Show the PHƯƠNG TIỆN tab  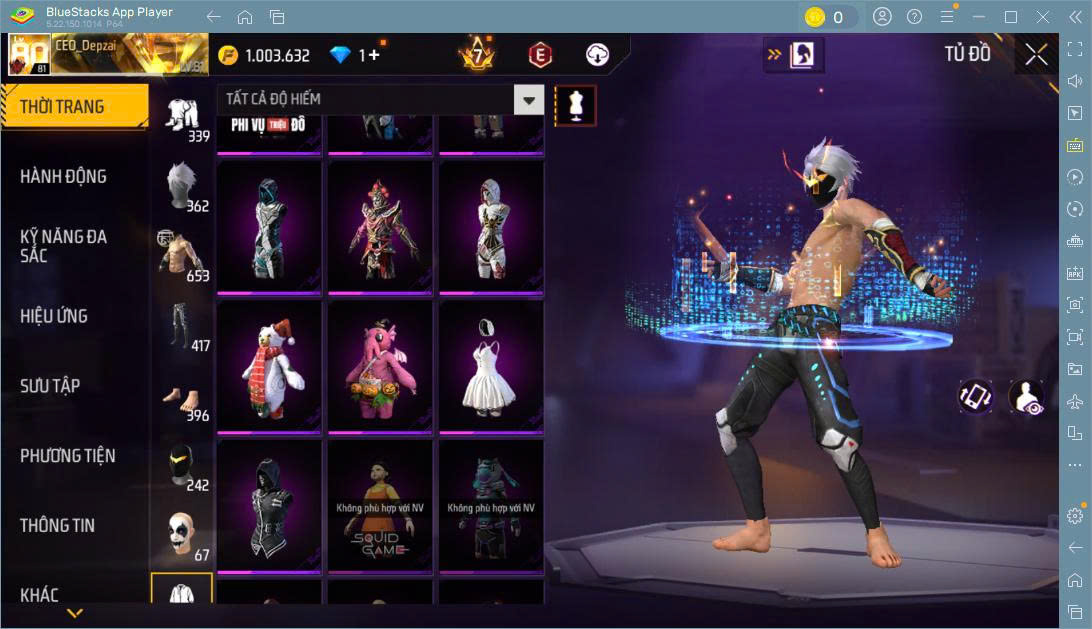pyautogui.click(x=68, y=456)
